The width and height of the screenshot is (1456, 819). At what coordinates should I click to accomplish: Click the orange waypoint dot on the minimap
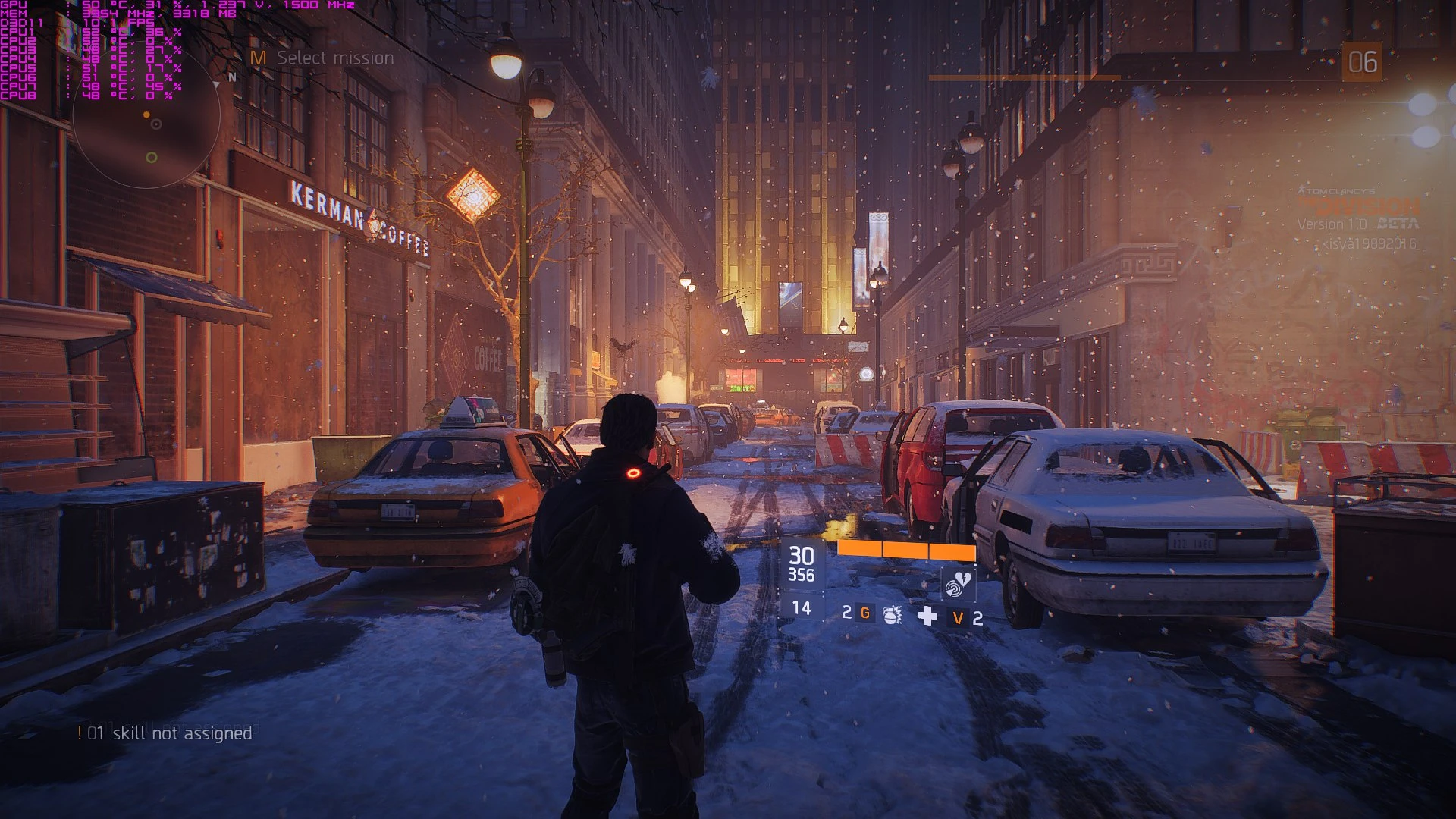pyautogui.click(x=146, y=115)
